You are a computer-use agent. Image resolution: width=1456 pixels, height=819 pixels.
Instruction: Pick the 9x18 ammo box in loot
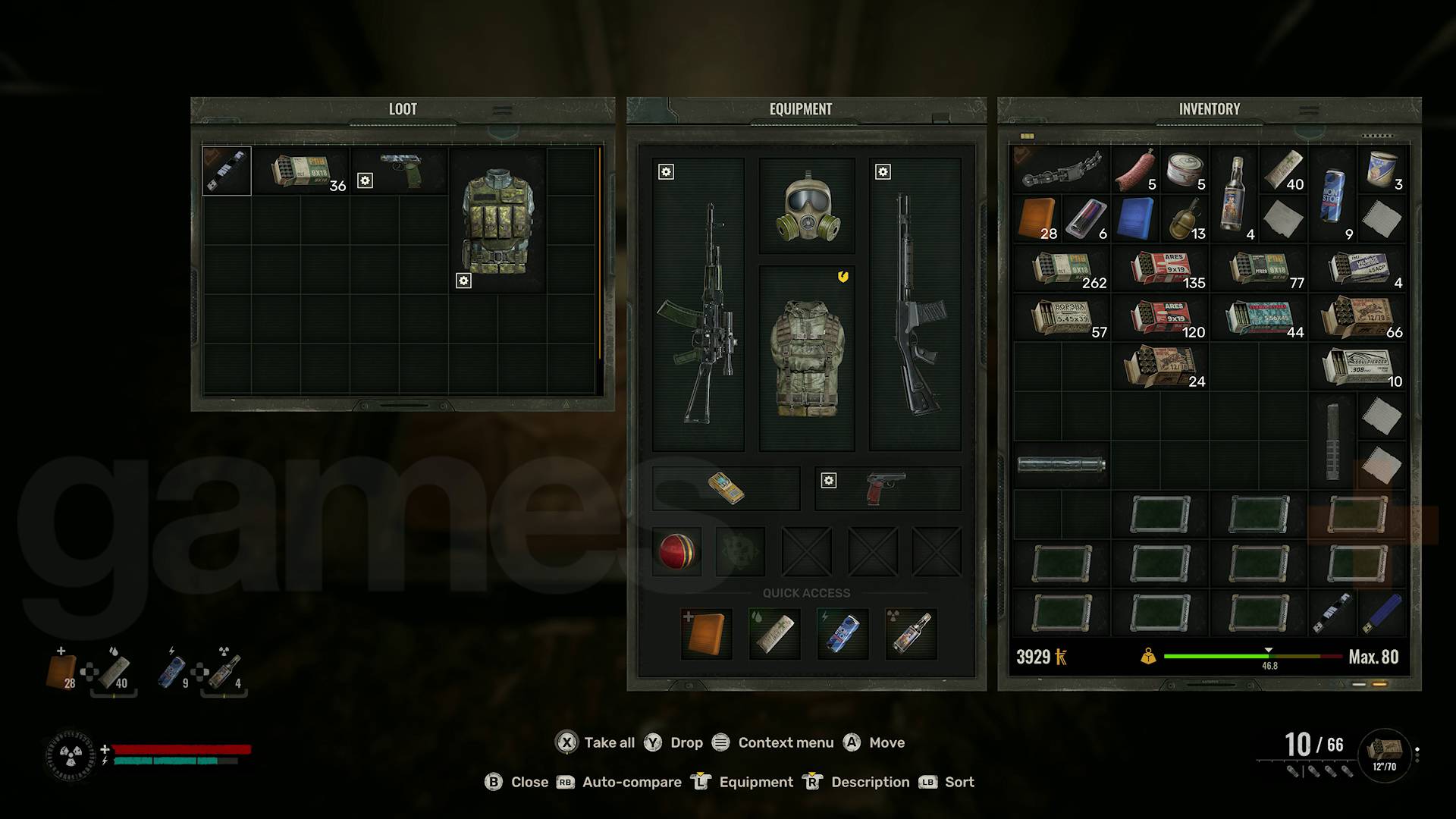point(301,172)
